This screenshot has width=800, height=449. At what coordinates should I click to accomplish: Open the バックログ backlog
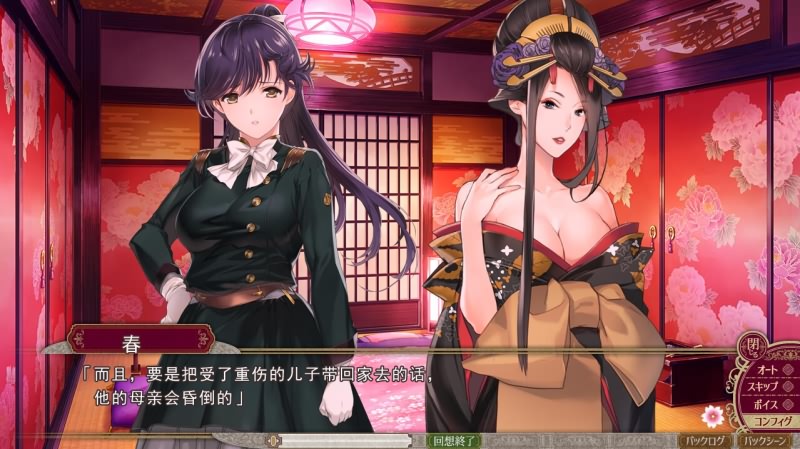tap(707, 440)
